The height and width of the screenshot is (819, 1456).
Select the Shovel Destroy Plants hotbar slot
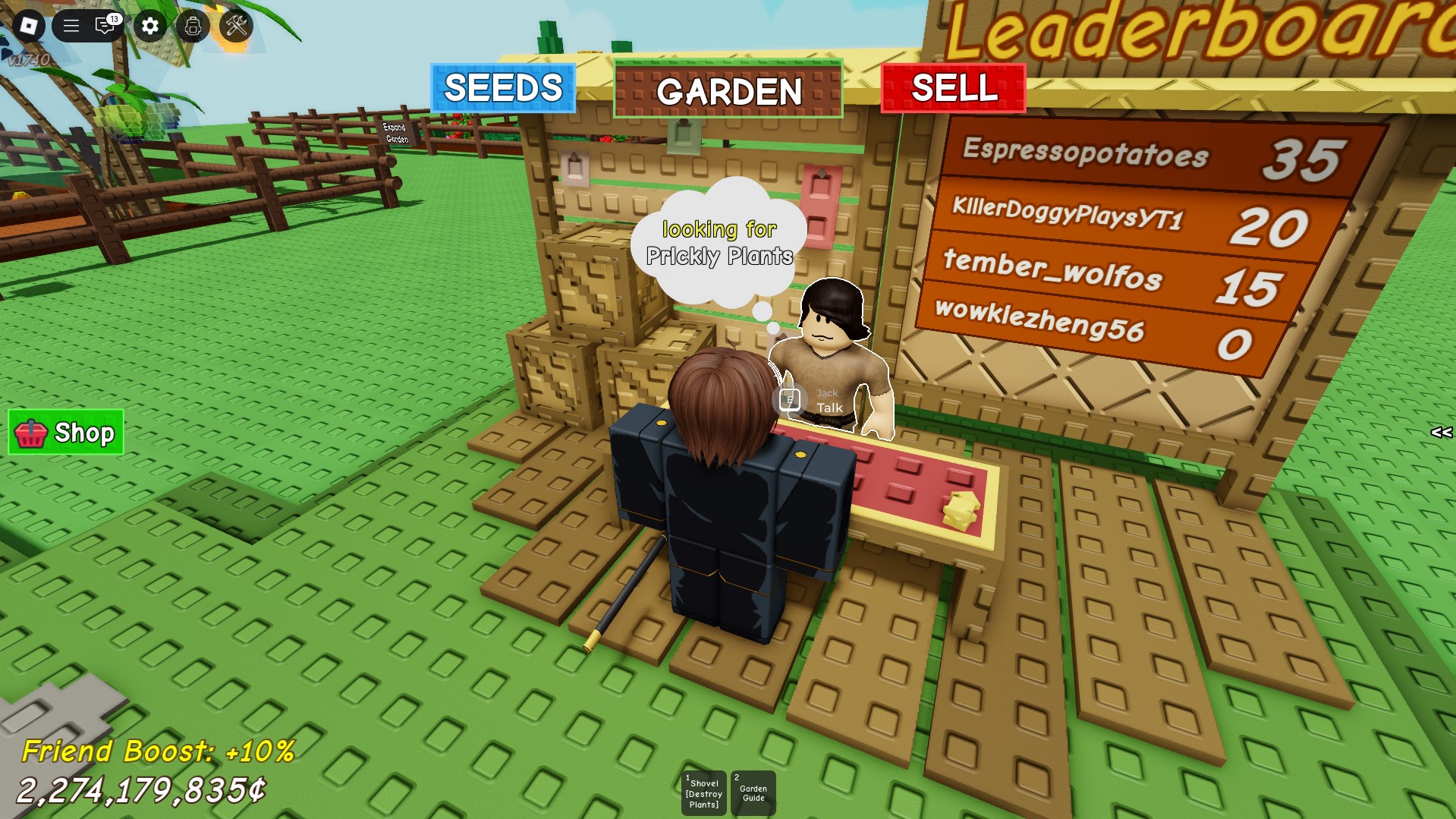tap(703, 792)
